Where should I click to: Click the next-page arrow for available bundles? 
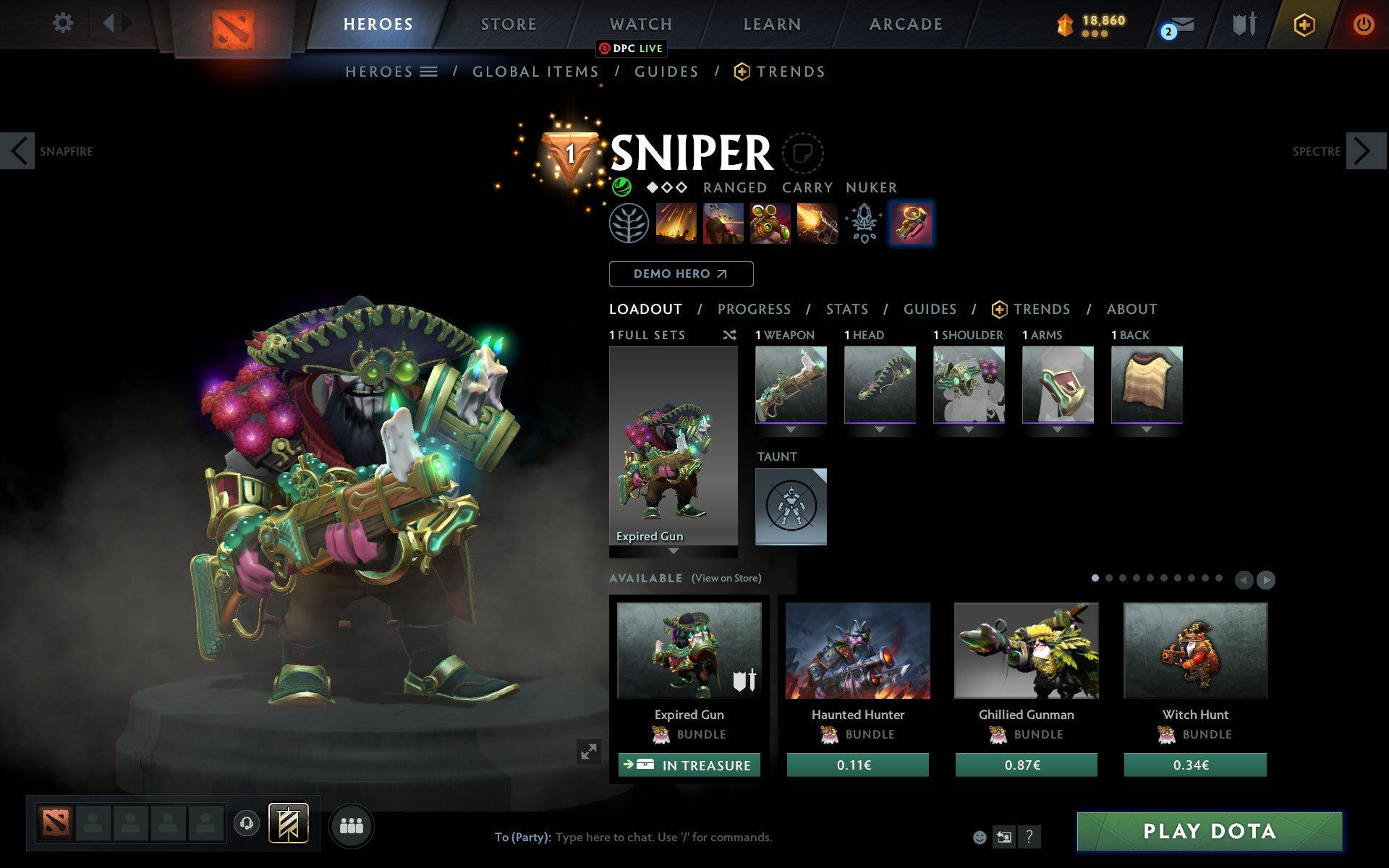[1265, 579]
